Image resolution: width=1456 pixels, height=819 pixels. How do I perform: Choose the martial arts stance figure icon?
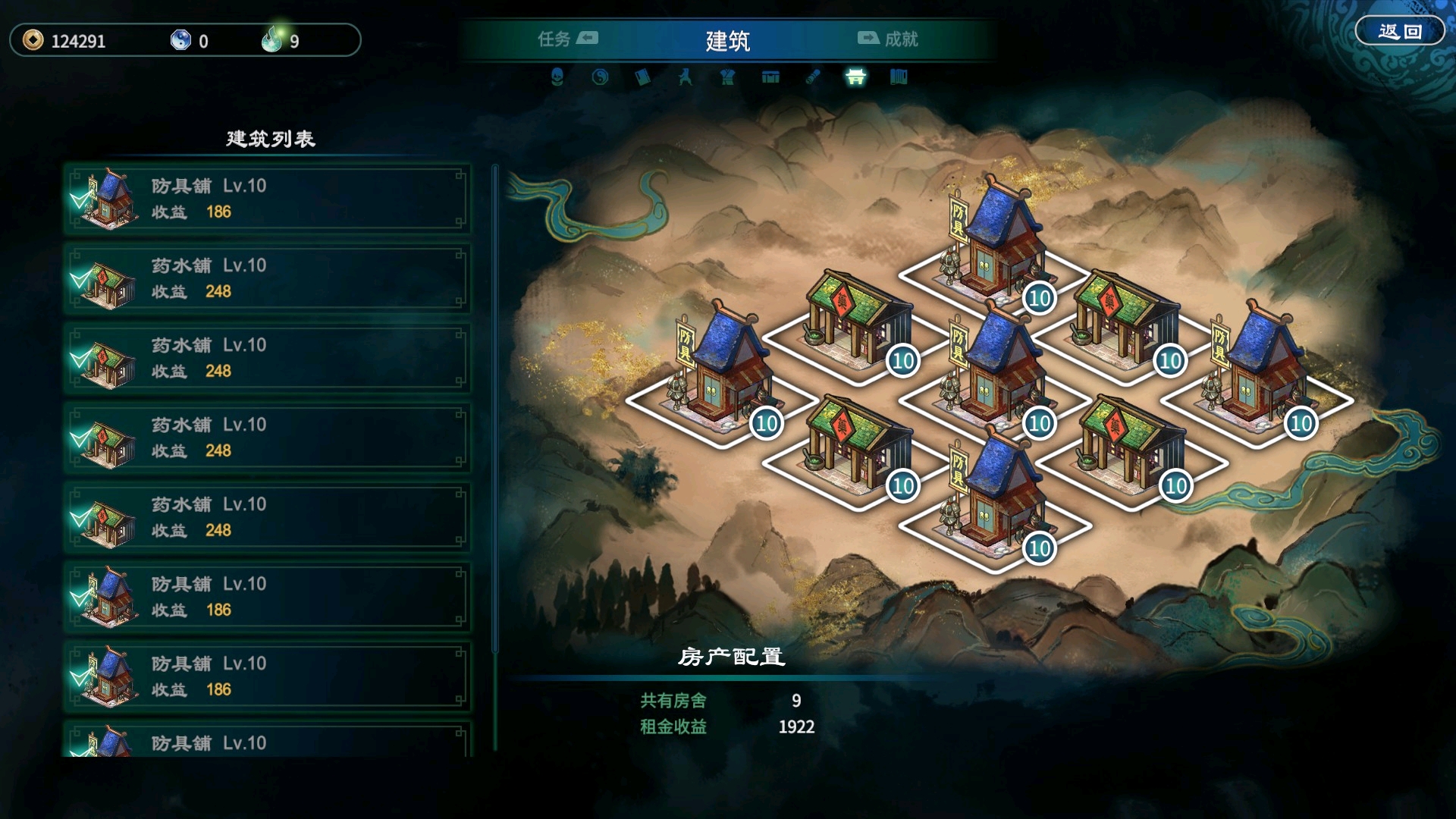click(x=685, y=77)
